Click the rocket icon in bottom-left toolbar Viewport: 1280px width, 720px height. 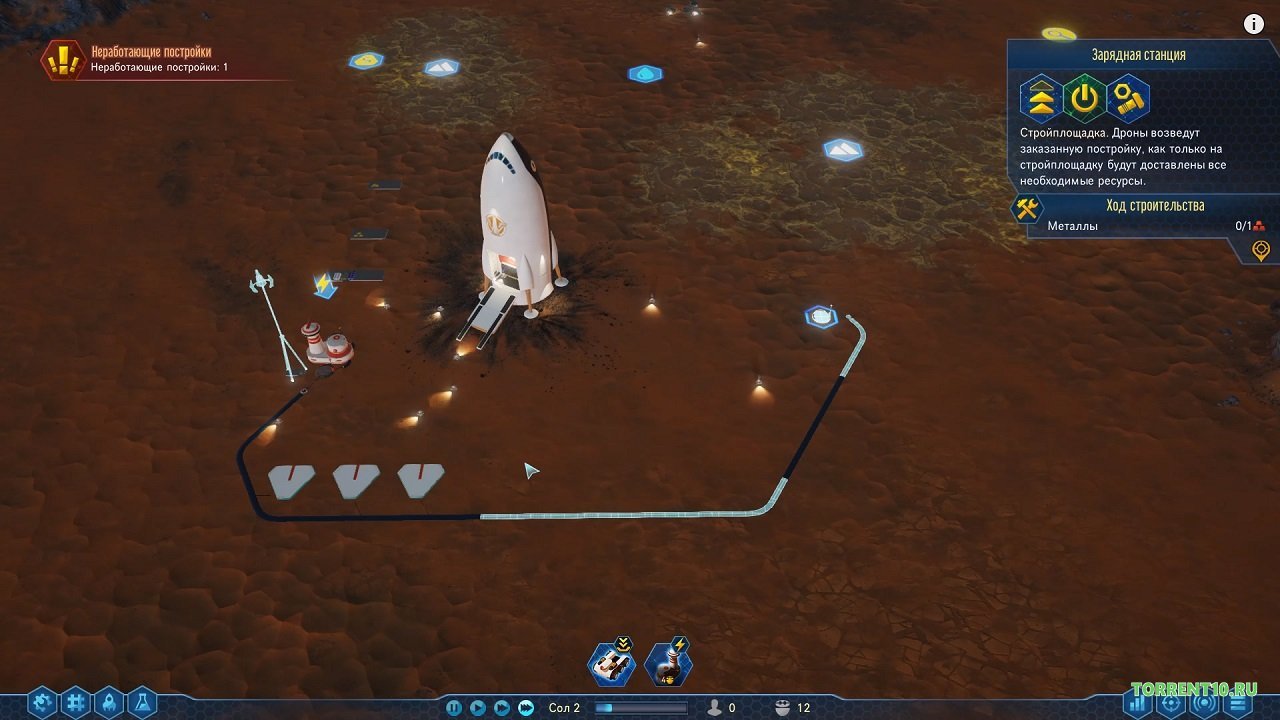pos(108,700)
